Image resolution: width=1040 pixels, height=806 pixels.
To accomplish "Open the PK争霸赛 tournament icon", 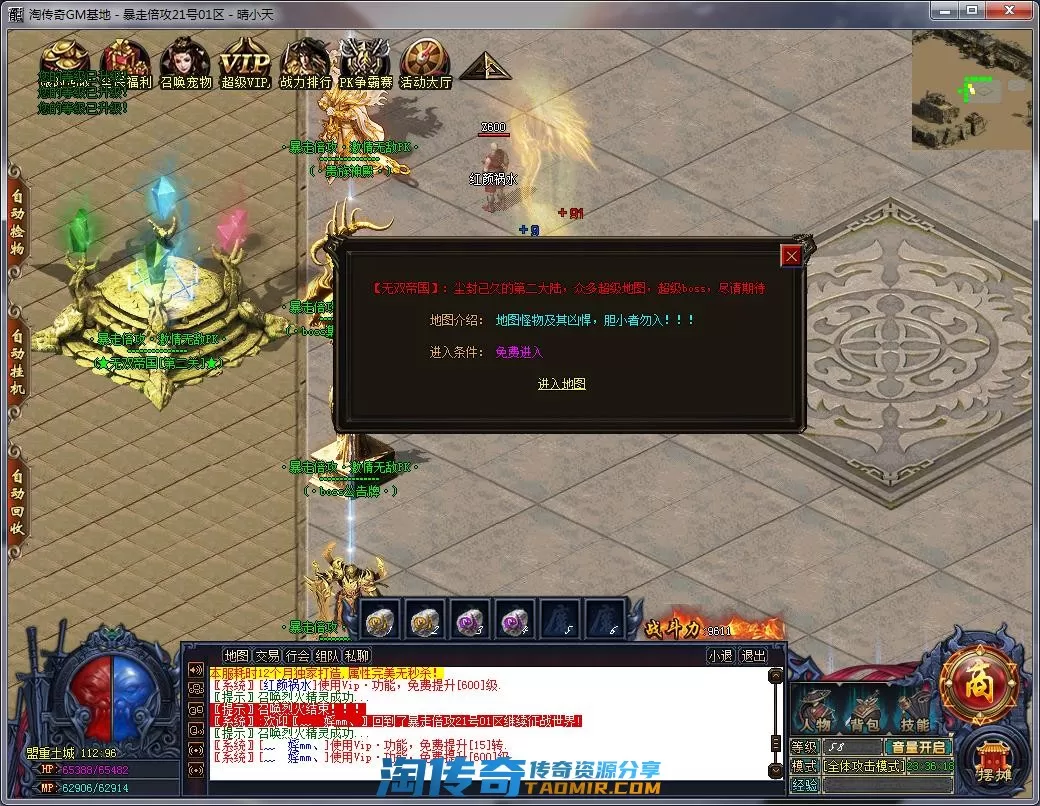I will pos(365,64).
